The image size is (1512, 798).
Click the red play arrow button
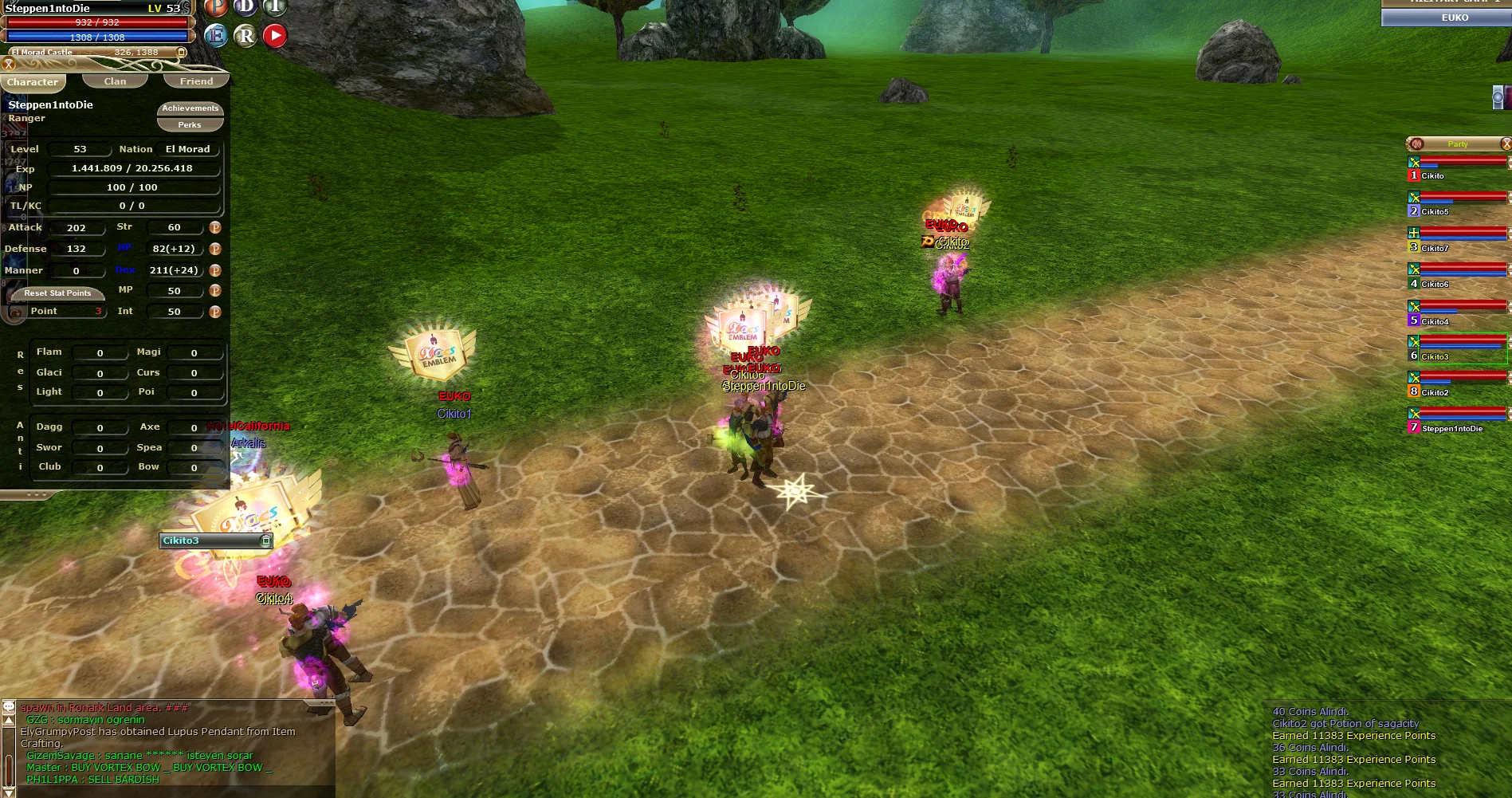coord(275,36)
